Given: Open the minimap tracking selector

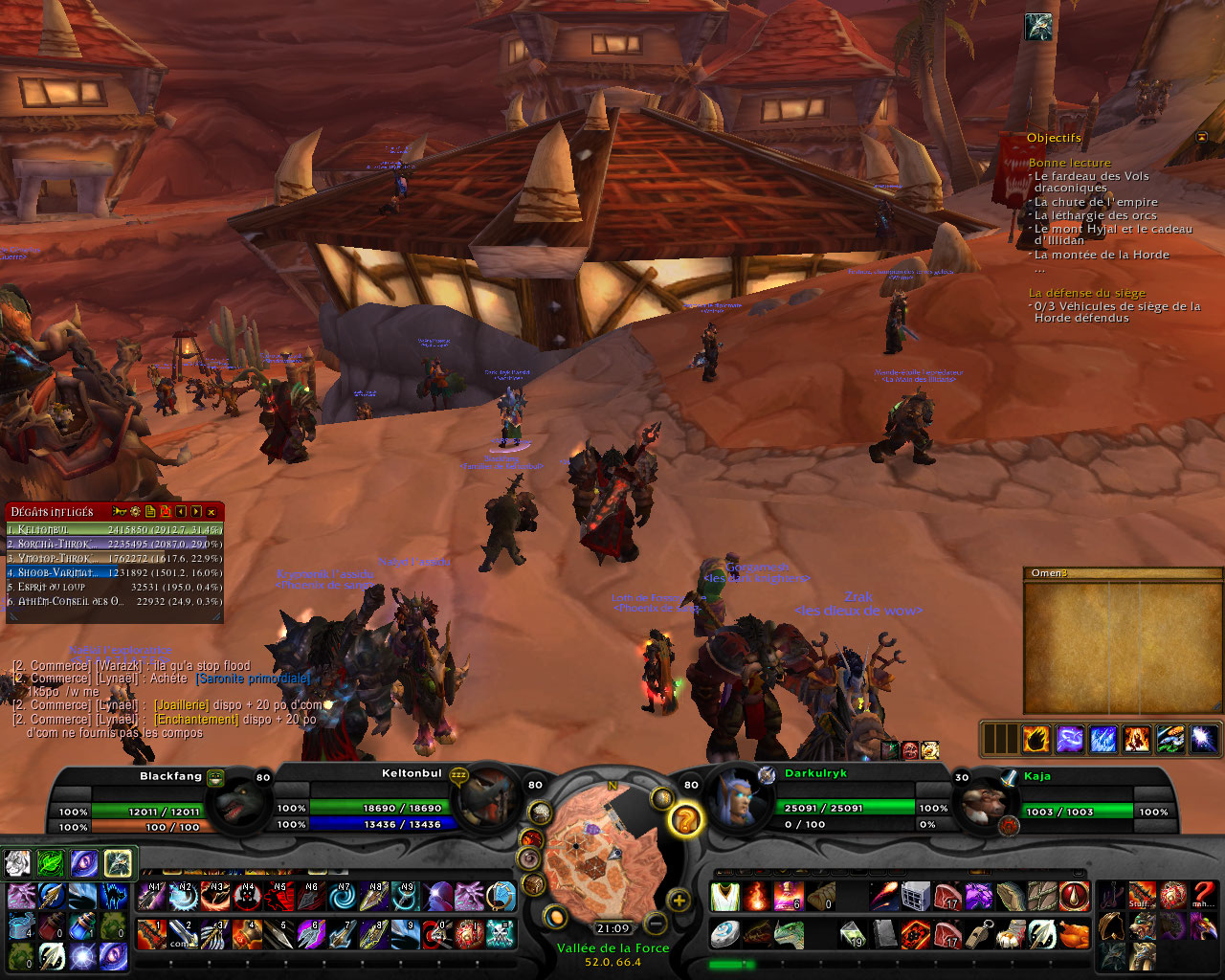Looking at the screenshot, I should [x=661, y=798].
